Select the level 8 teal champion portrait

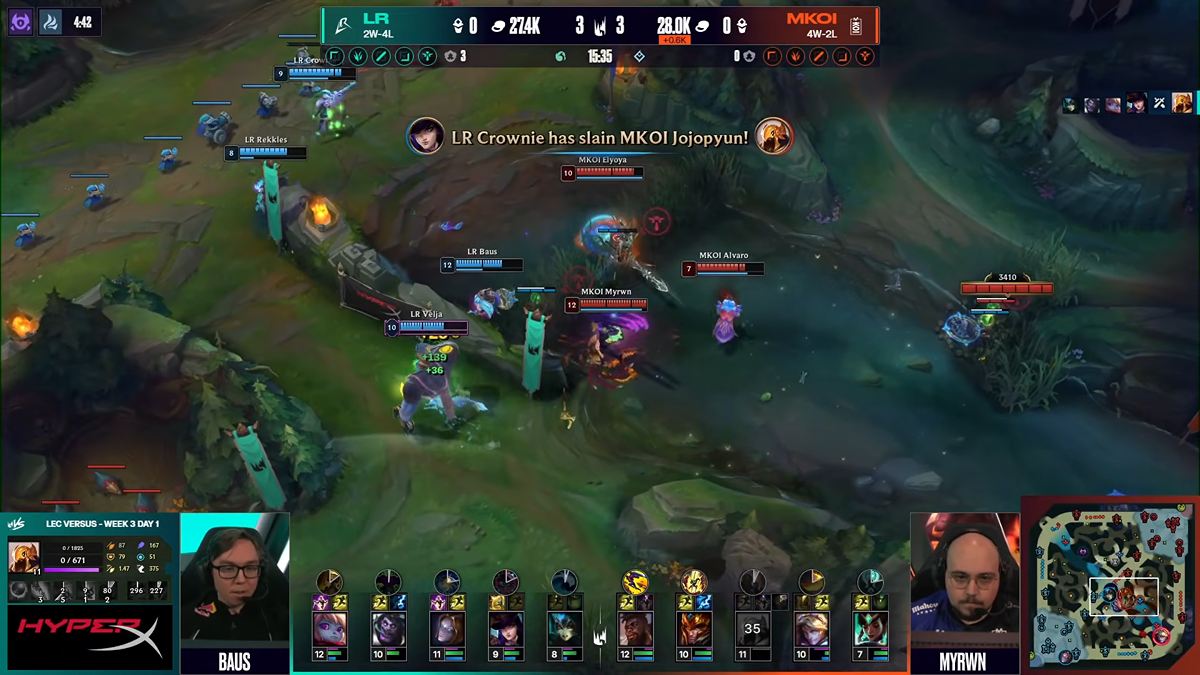[x=565, y=629]
